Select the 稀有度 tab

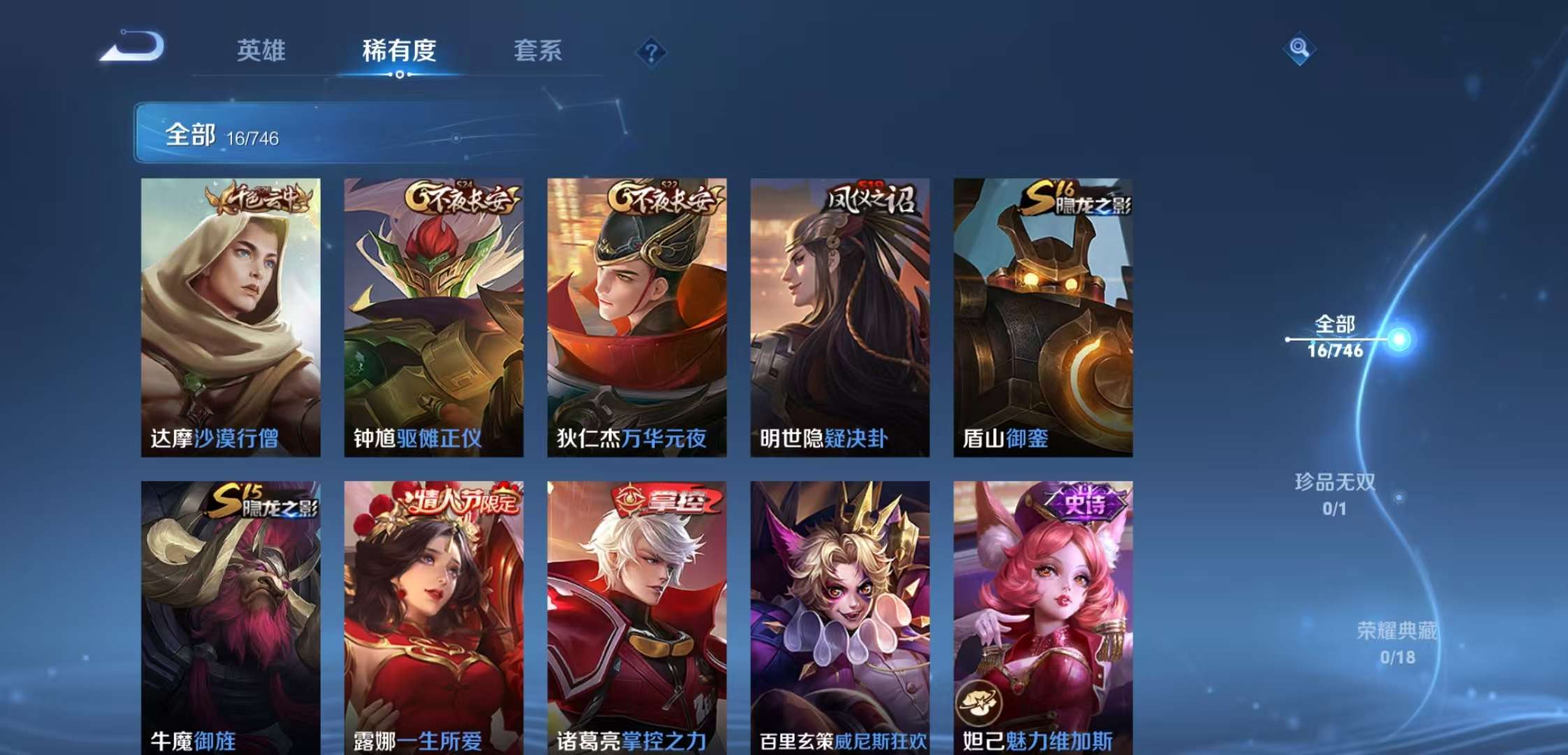click(x=398, y=51)
